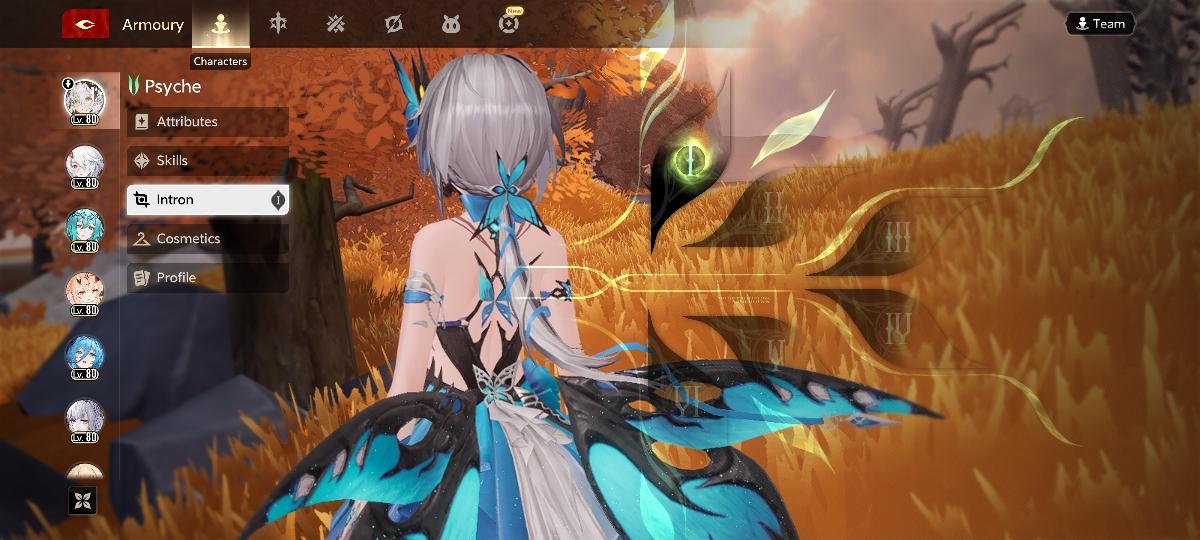The image size is (1200, 540).
Task: Open the weapons tab with sword emblem
Action: (x=278, y=23)
